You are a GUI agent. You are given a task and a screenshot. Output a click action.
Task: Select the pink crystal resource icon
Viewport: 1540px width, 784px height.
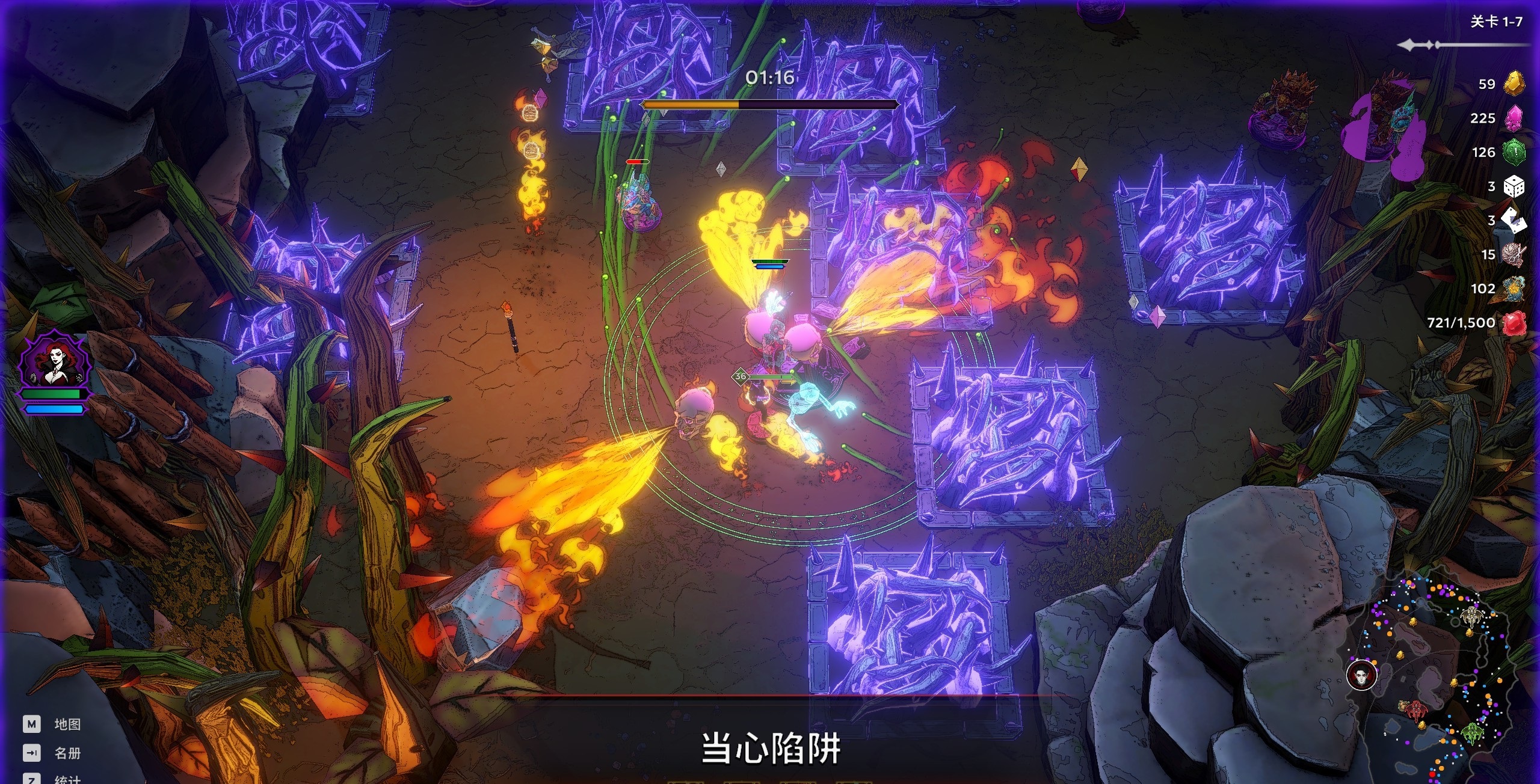pos(1514,118)
